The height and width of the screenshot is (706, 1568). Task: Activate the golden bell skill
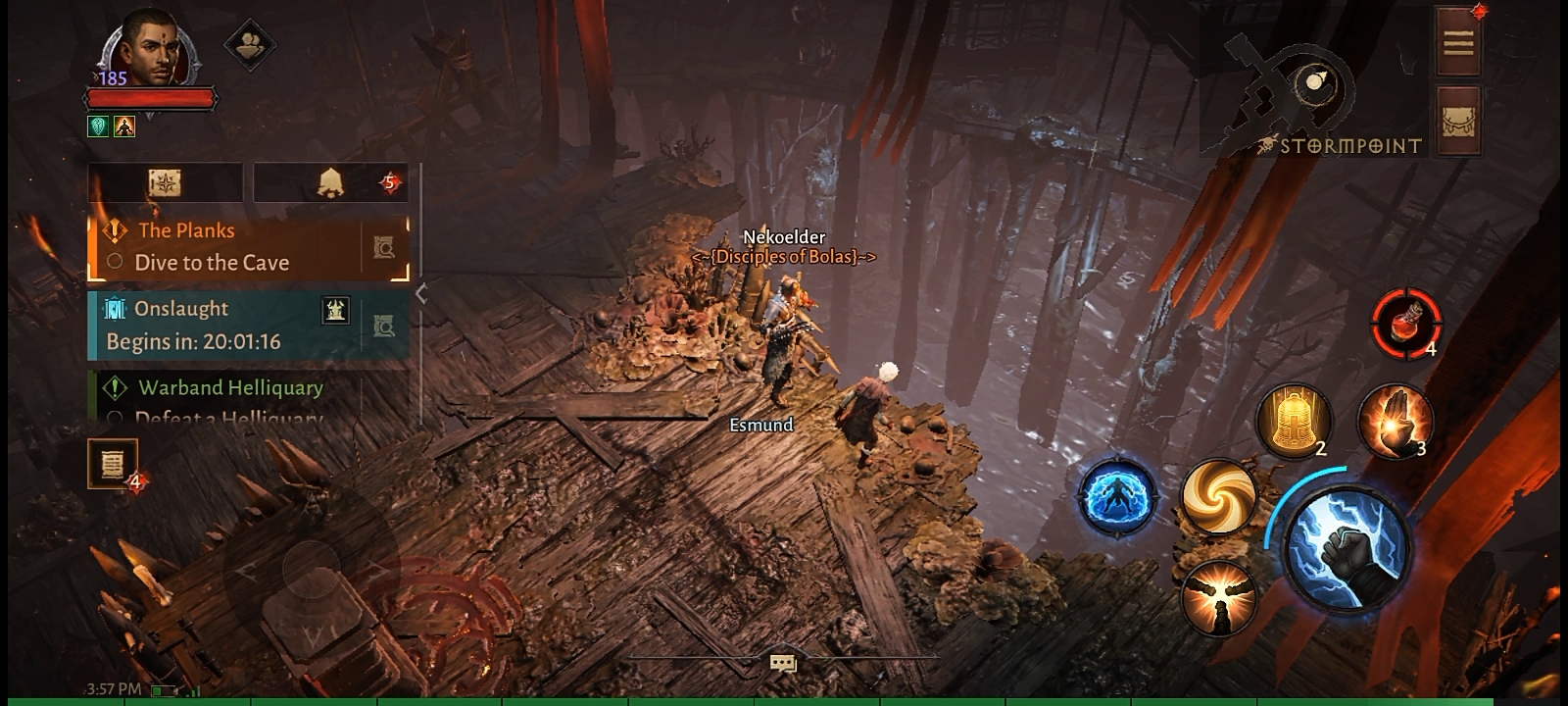(x=1294, y=420)
